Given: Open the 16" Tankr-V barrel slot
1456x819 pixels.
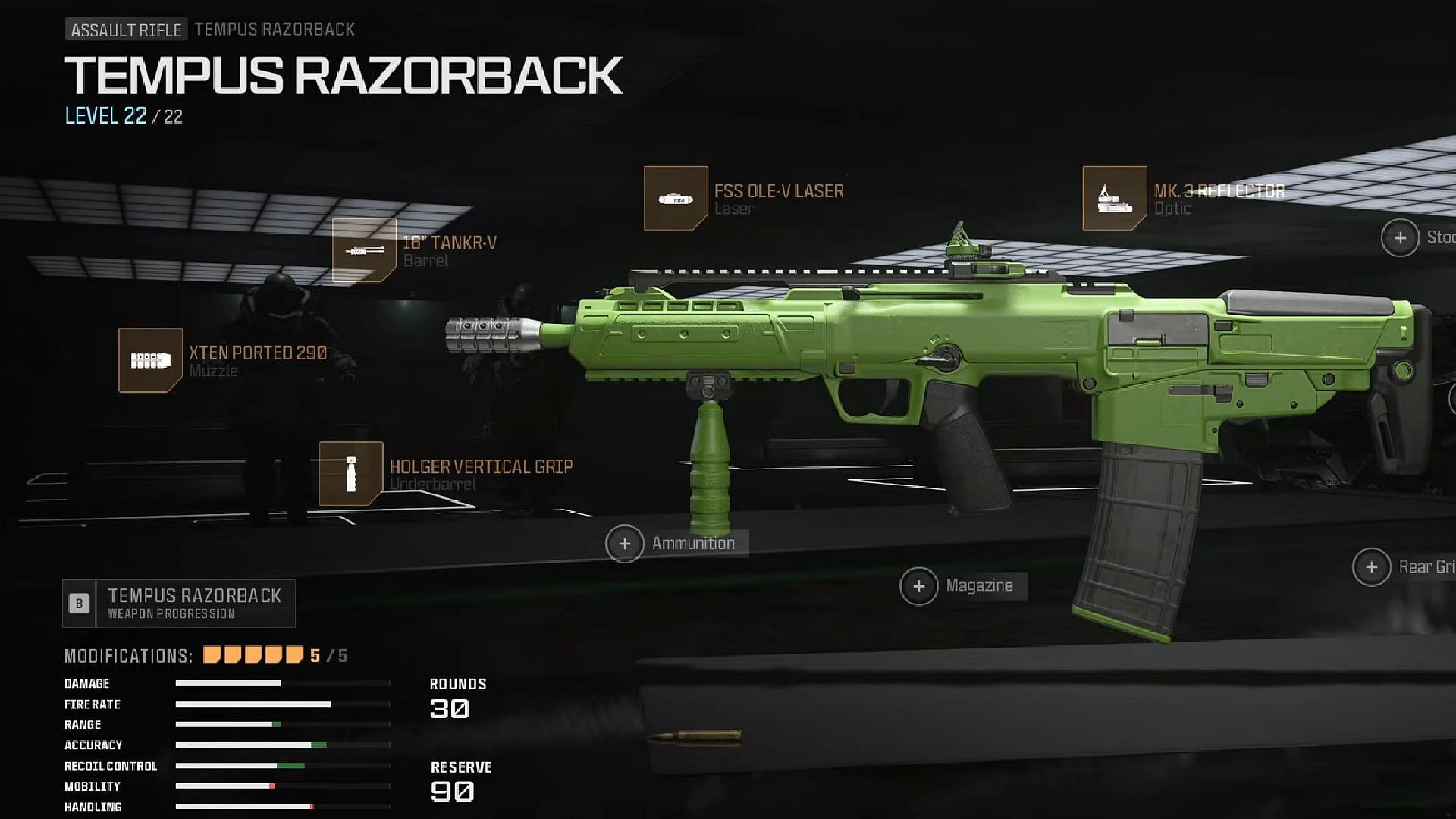Looking at the screenshot, I should point(364,250).
